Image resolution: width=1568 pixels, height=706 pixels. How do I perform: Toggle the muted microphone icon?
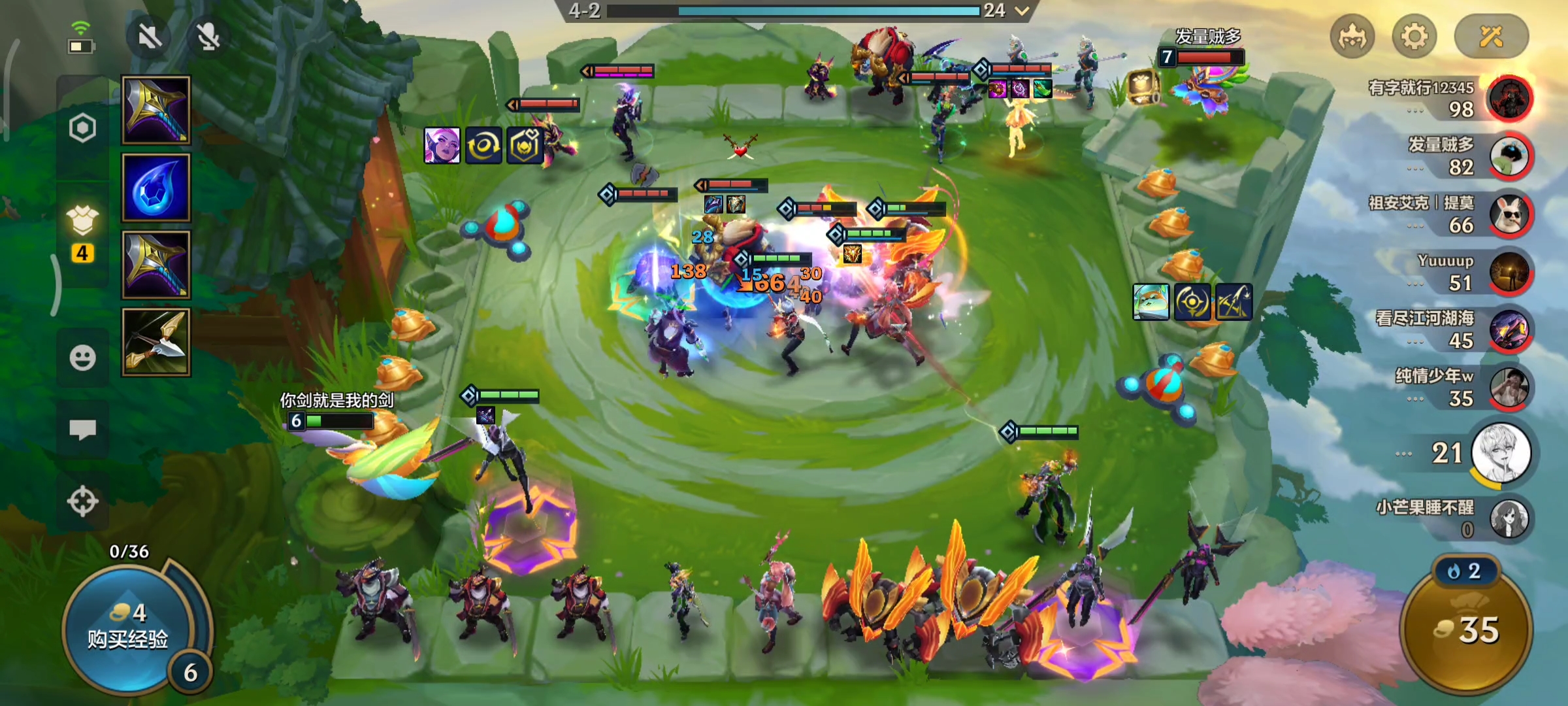pos(208,37)
